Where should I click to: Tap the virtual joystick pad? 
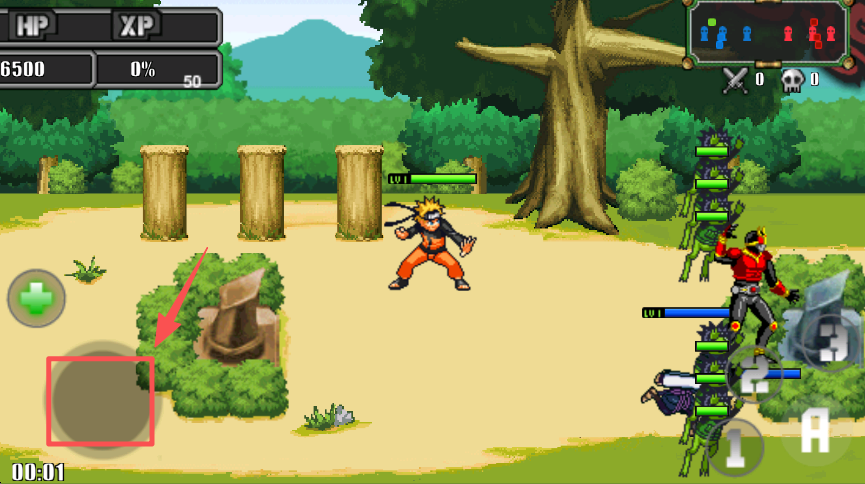[x=99, y=400]
